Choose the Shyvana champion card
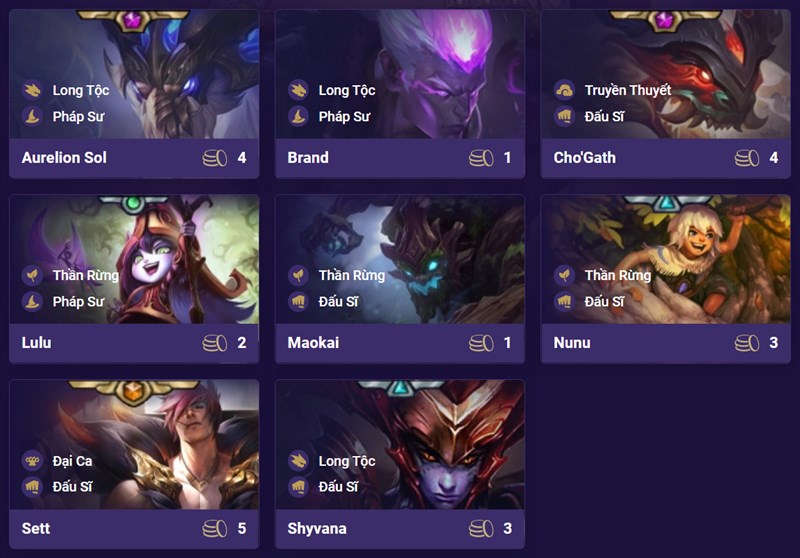The height and width of the screenshot is (558, 800). coord(399,527)
